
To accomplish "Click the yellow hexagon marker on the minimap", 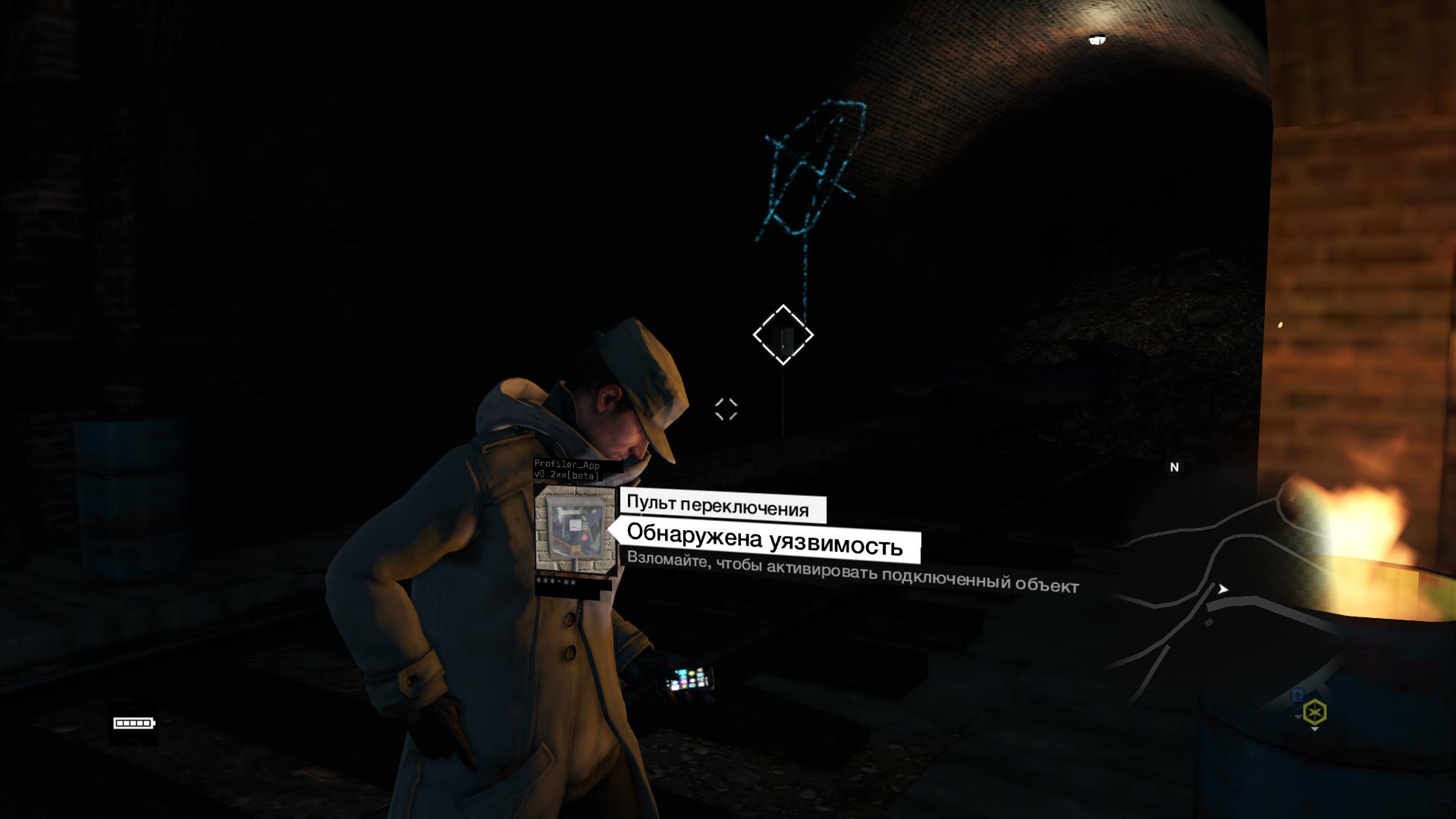I will pyautogui.click(x=1314, y=713).
